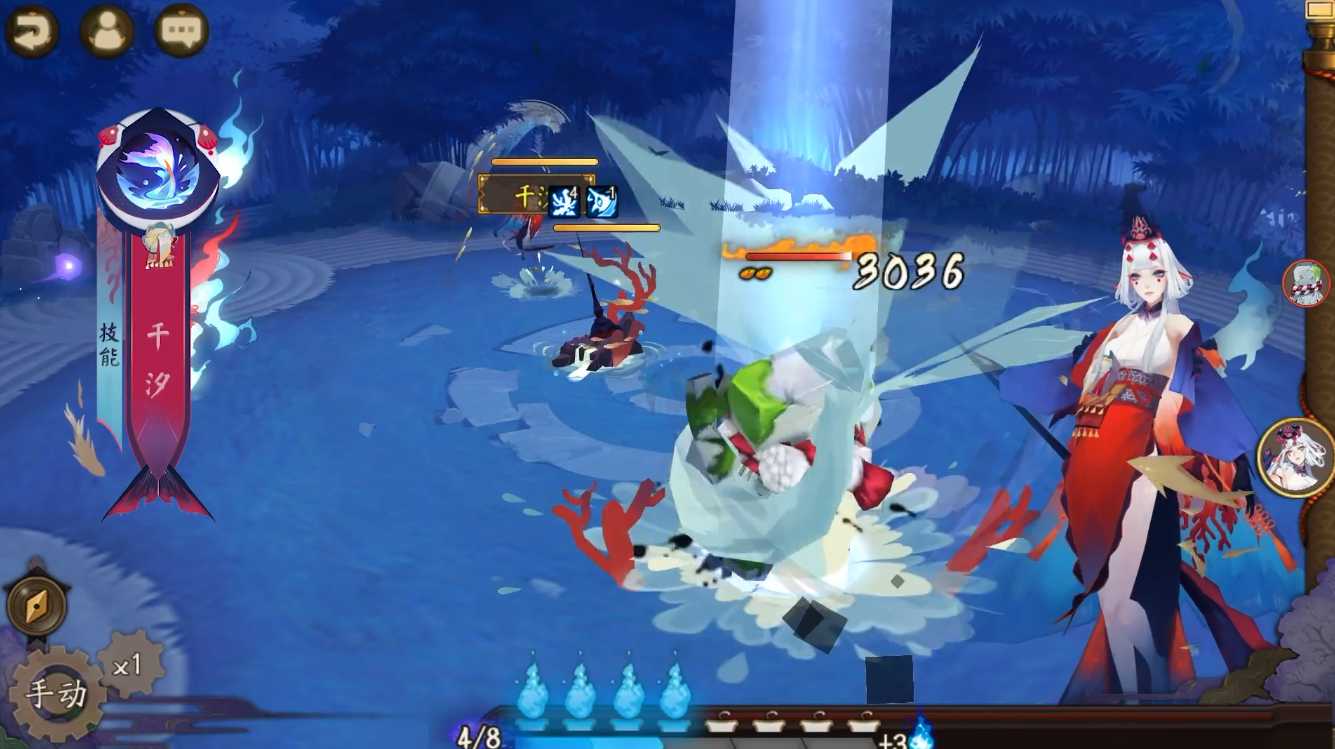
Task: Open the 技能 skill banner label
Action: (110, 345)
